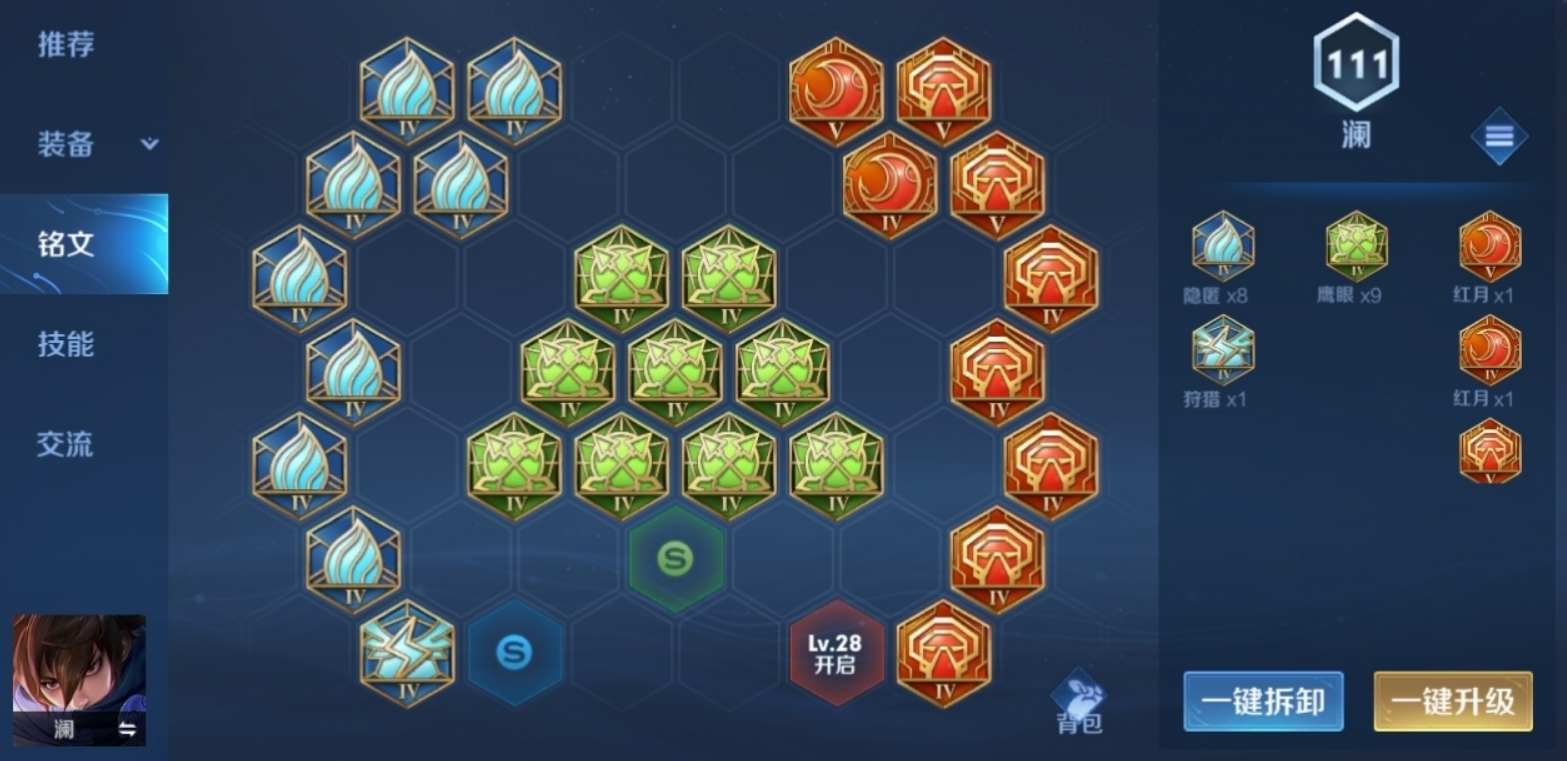
Task: Click the empty green S rune slot
Action: [x=675, y=559]
